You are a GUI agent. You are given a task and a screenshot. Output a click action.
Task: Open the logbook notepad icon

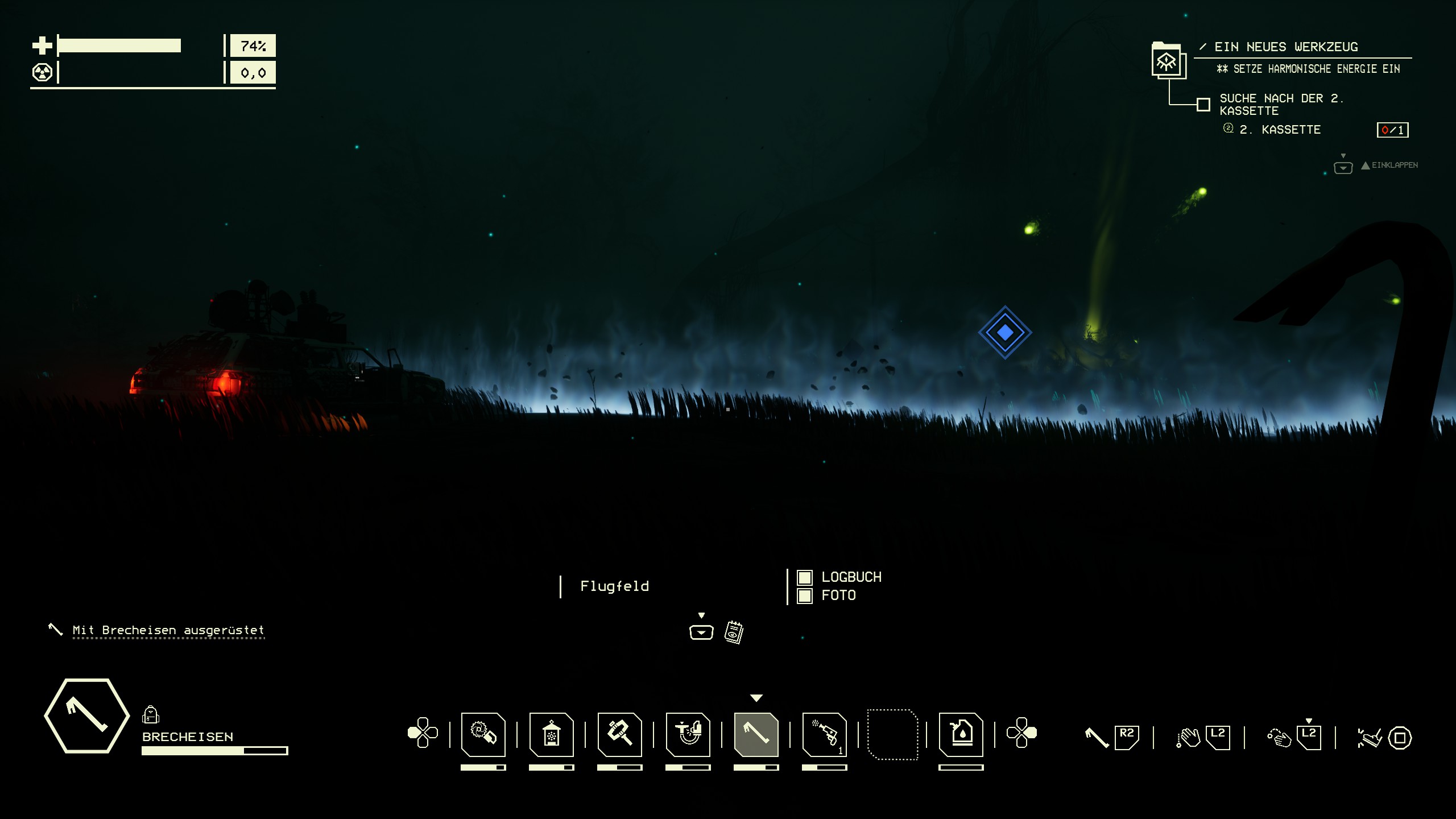(x=734, y=632)
